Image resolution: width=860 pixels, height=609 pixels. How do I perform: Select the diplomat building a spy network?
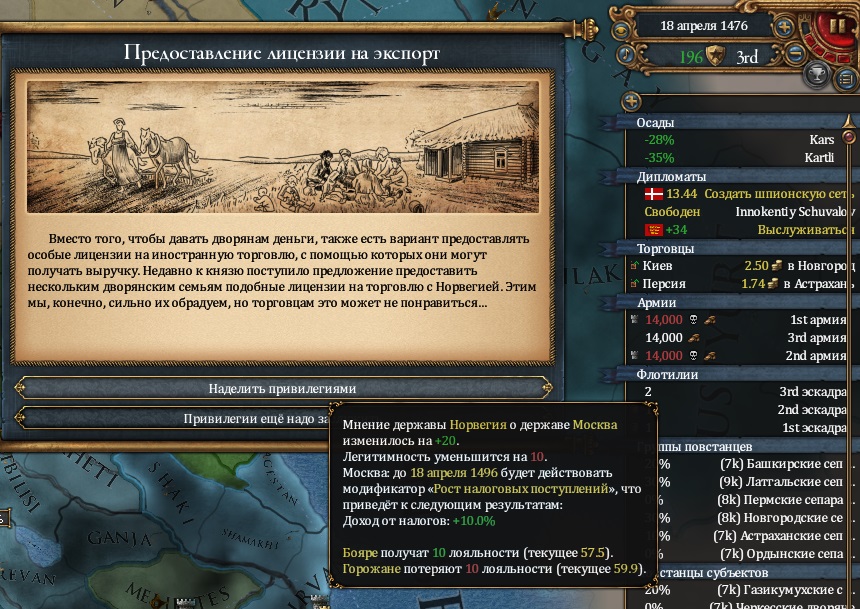click(x=742, y=194)
